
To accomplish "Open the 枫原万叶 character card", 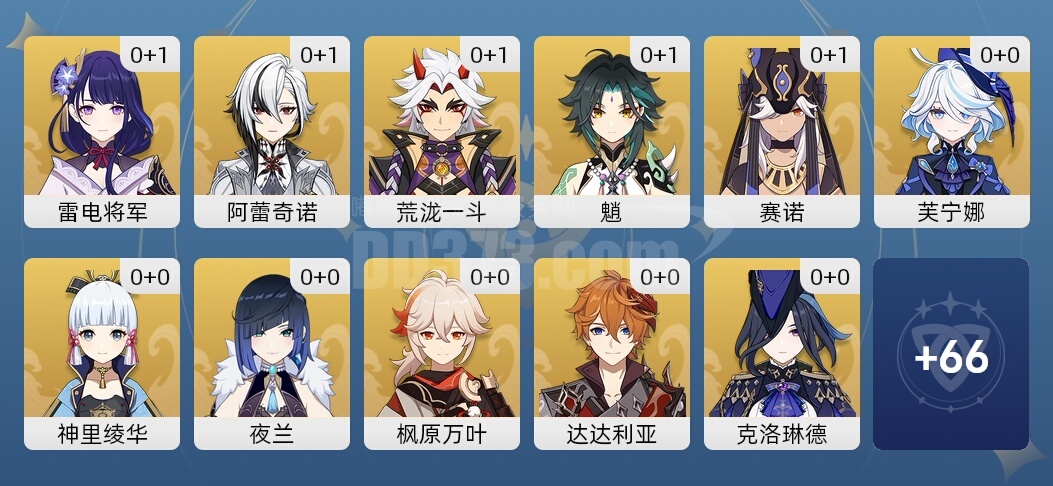I will coord(442,354).
